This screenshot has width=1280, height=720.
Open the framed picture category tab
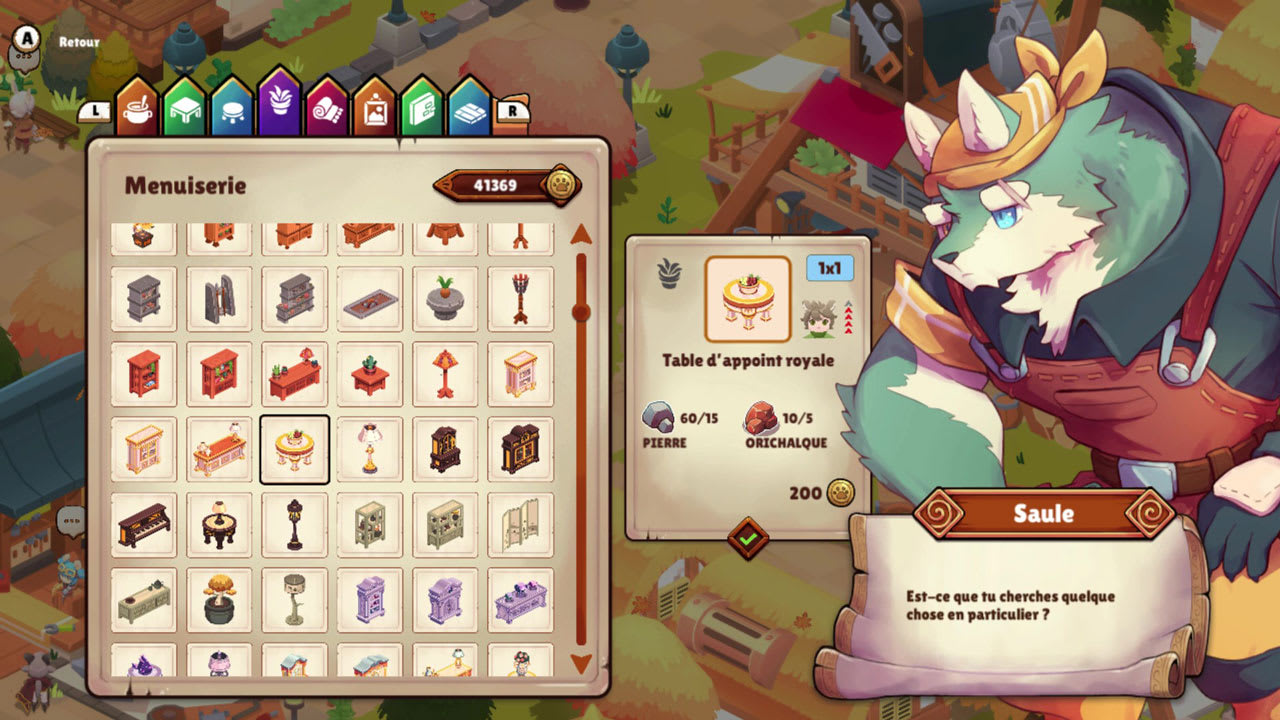coord(374,110)
